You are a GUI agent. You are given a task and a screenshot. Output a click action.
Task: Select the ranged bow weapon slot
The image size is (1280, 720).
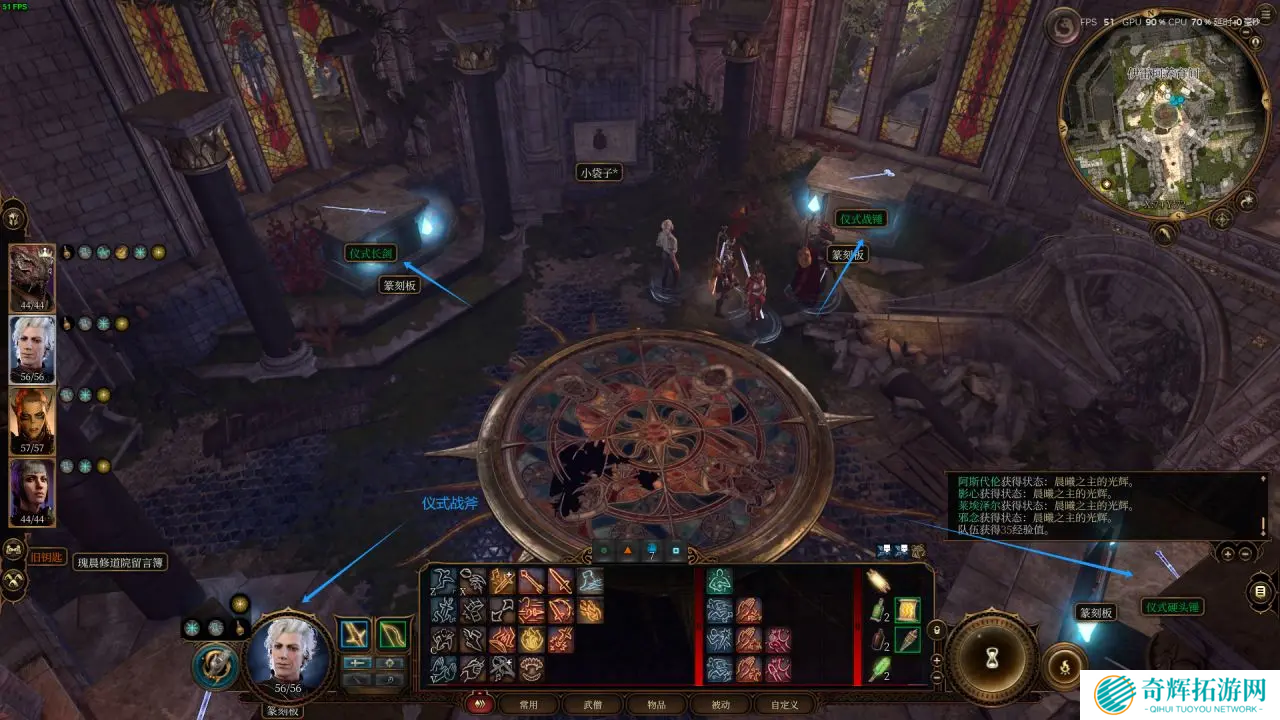[392, 635]
